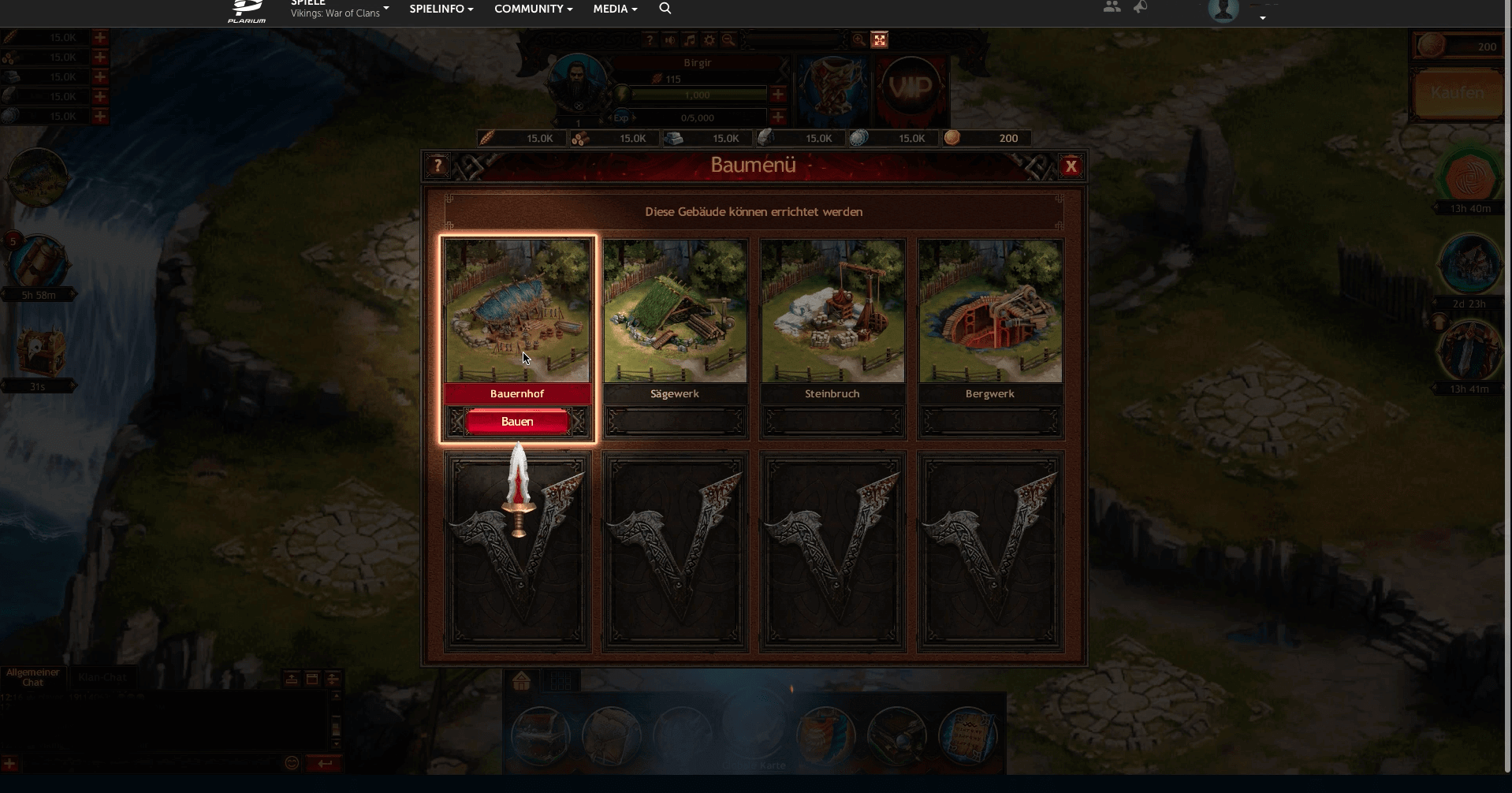
Task: Pick the Steinbruch building card
Action: tap(832, 312)
